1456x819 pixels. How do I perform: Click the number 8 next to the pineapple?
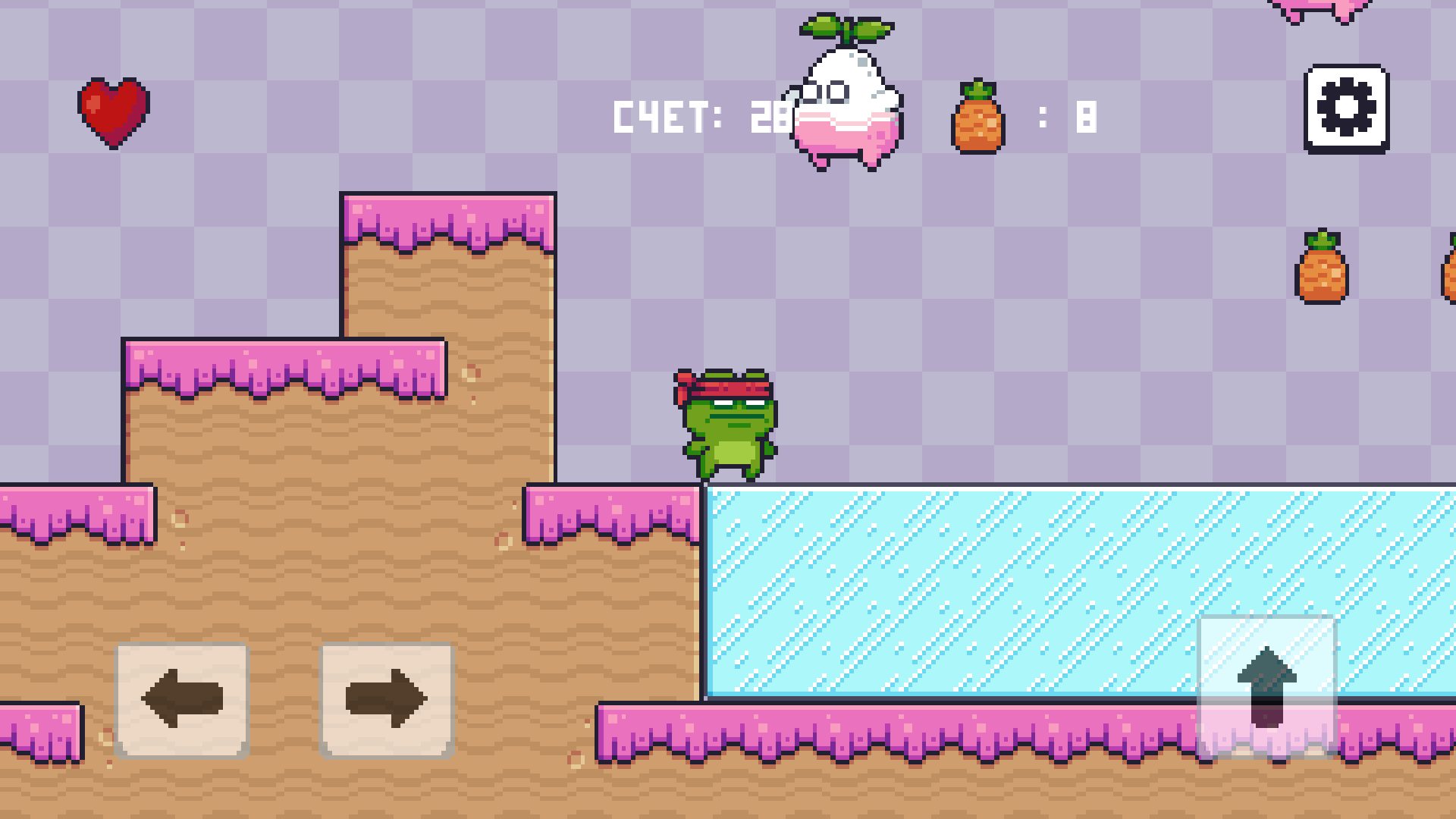(1086, 116)
